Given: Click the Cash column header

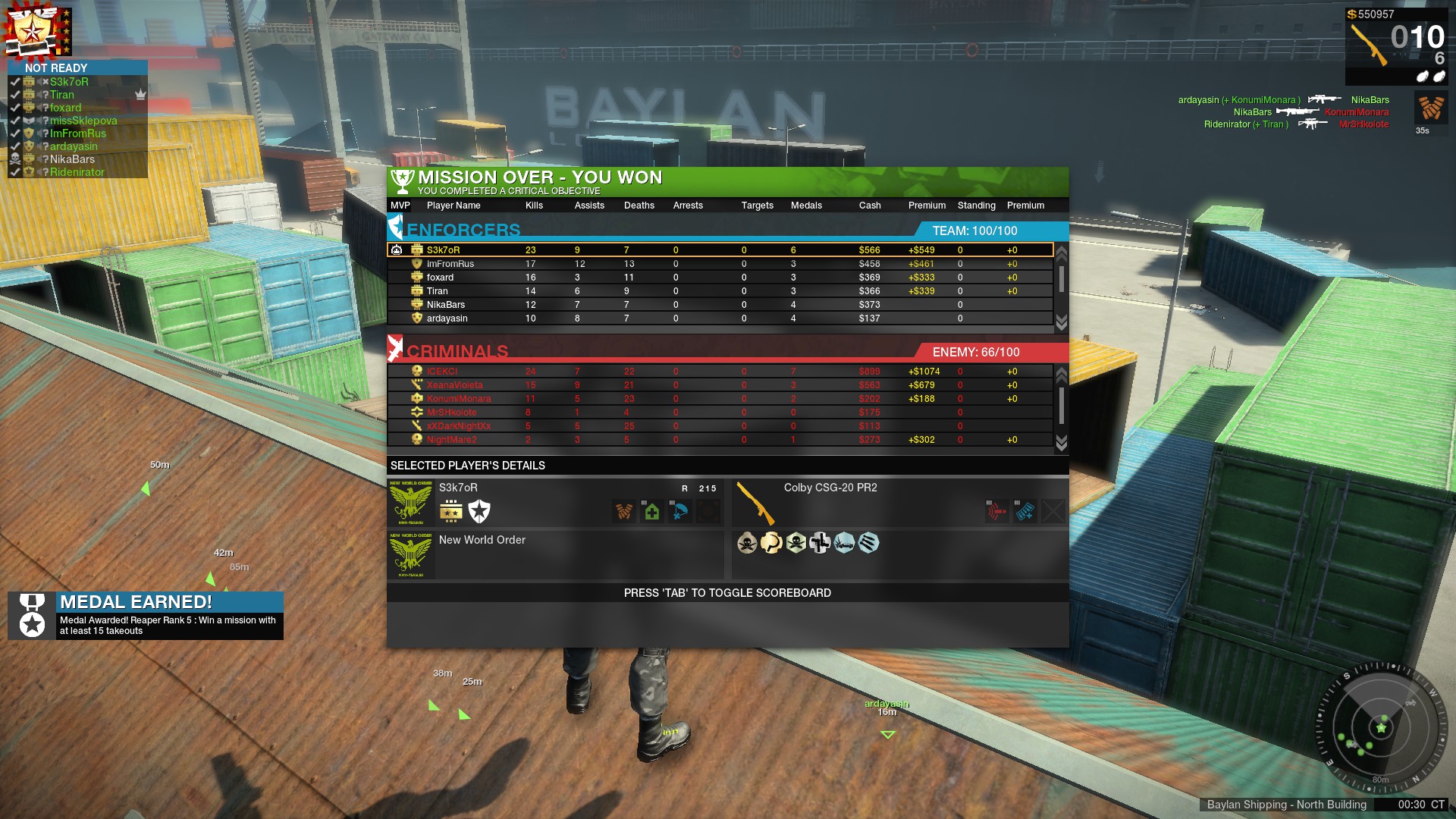Looking at the screenshot, I should (x=870, y=206).
